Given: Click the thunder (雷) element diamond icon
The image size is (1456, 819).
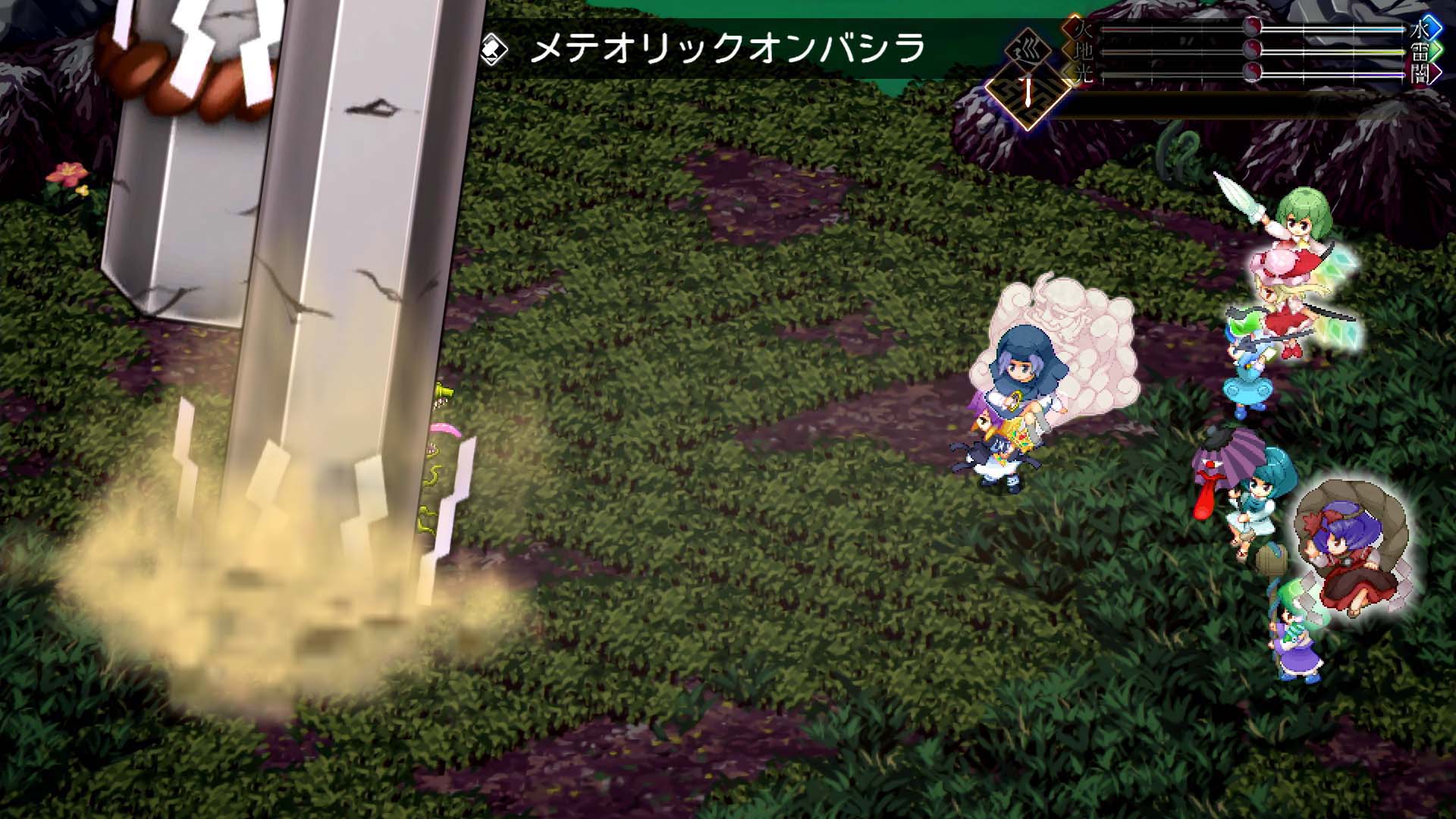Looking at the screenshot, I should [x=1425, y=50].
